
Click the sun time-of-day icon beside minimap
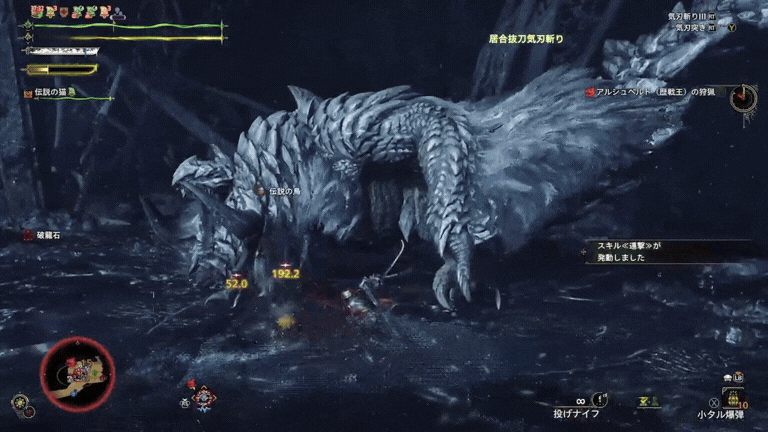[20, 403]
